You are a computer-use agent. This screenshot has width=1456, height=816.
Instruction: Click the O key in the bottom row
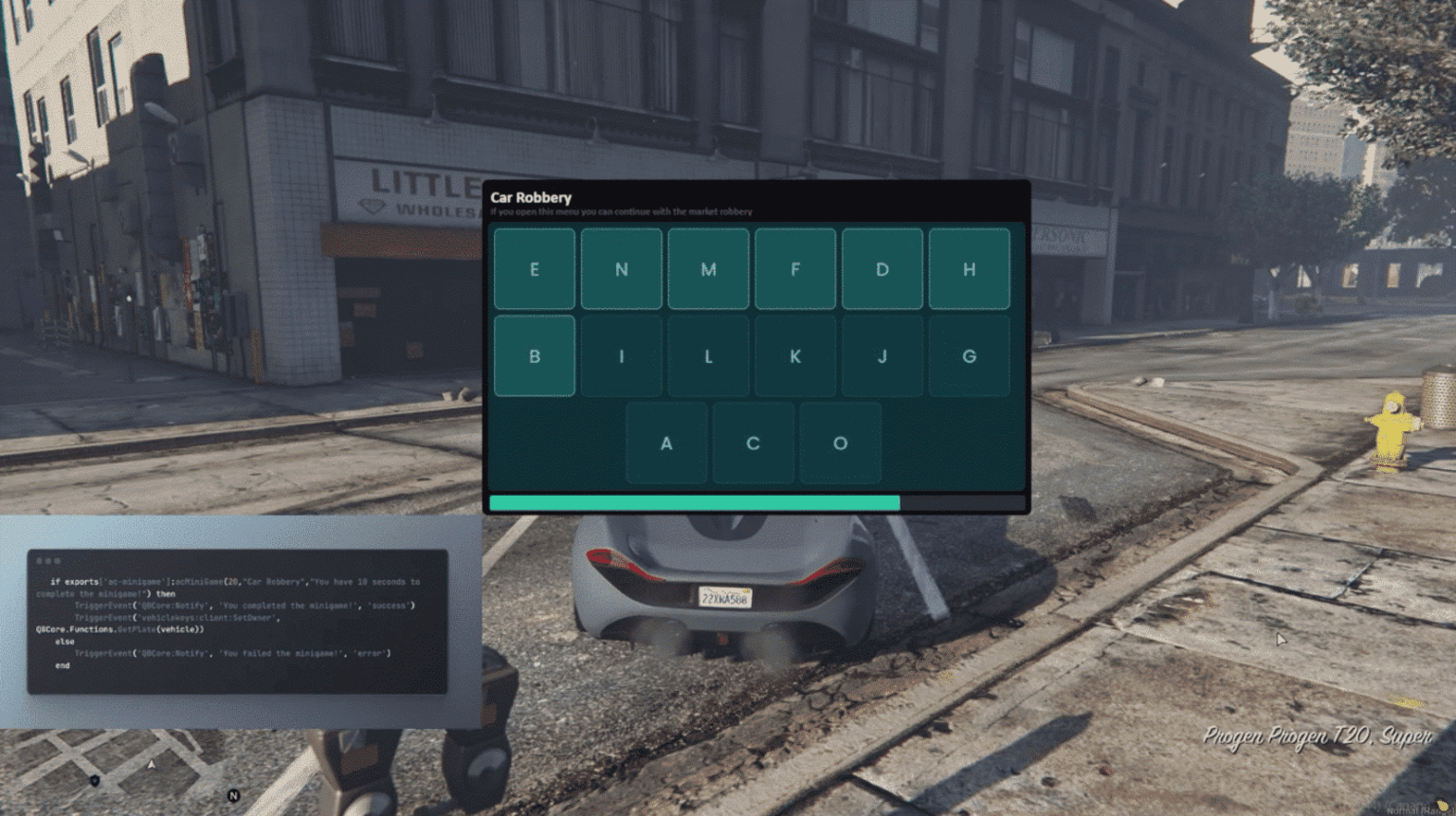841,442
